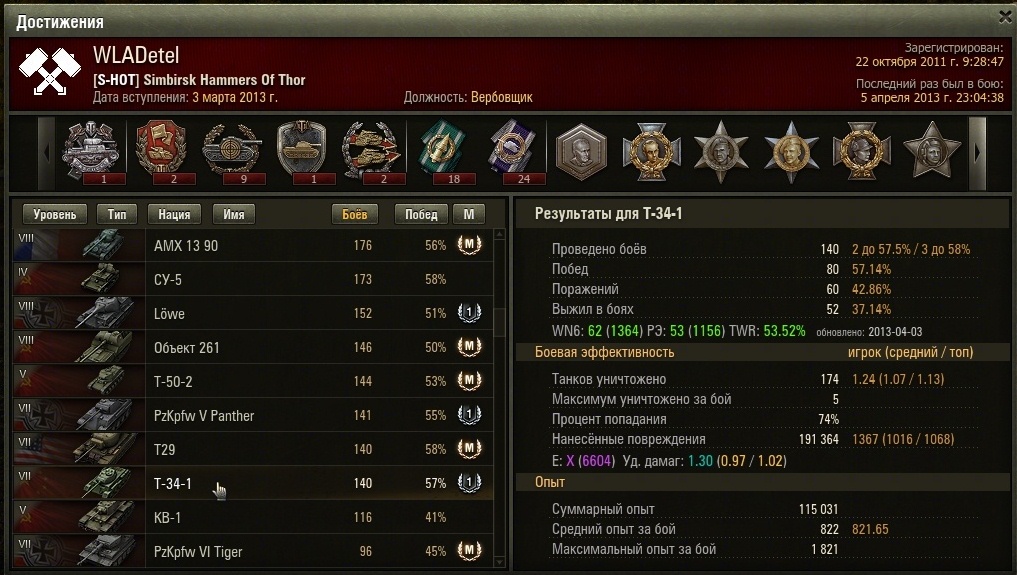Sort tanks by Тип
Viewport: 1017px width, 575px height.
point(117,215)
